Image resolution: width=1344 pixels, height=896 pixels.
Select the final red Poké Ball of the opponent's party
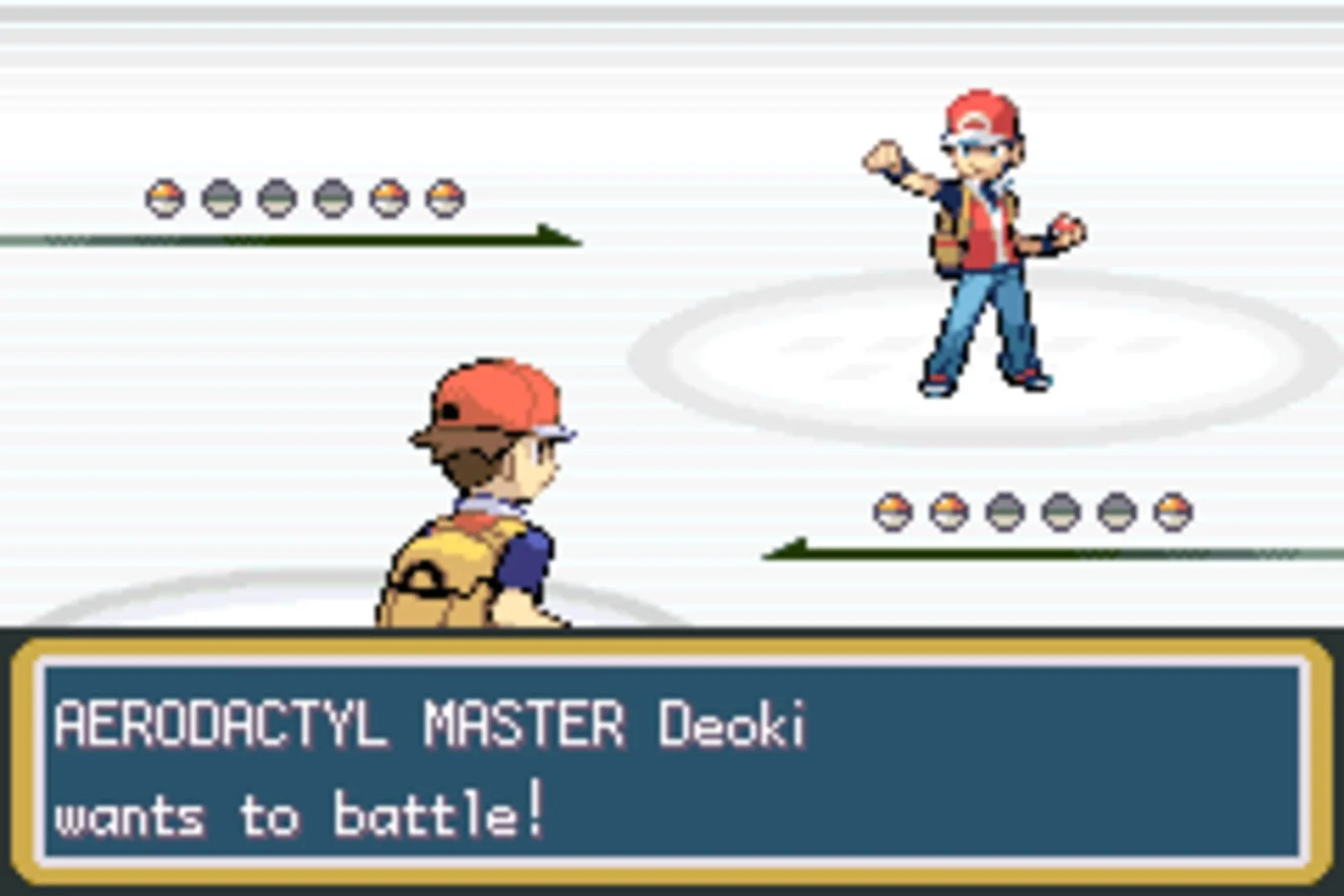(1171, 513)
